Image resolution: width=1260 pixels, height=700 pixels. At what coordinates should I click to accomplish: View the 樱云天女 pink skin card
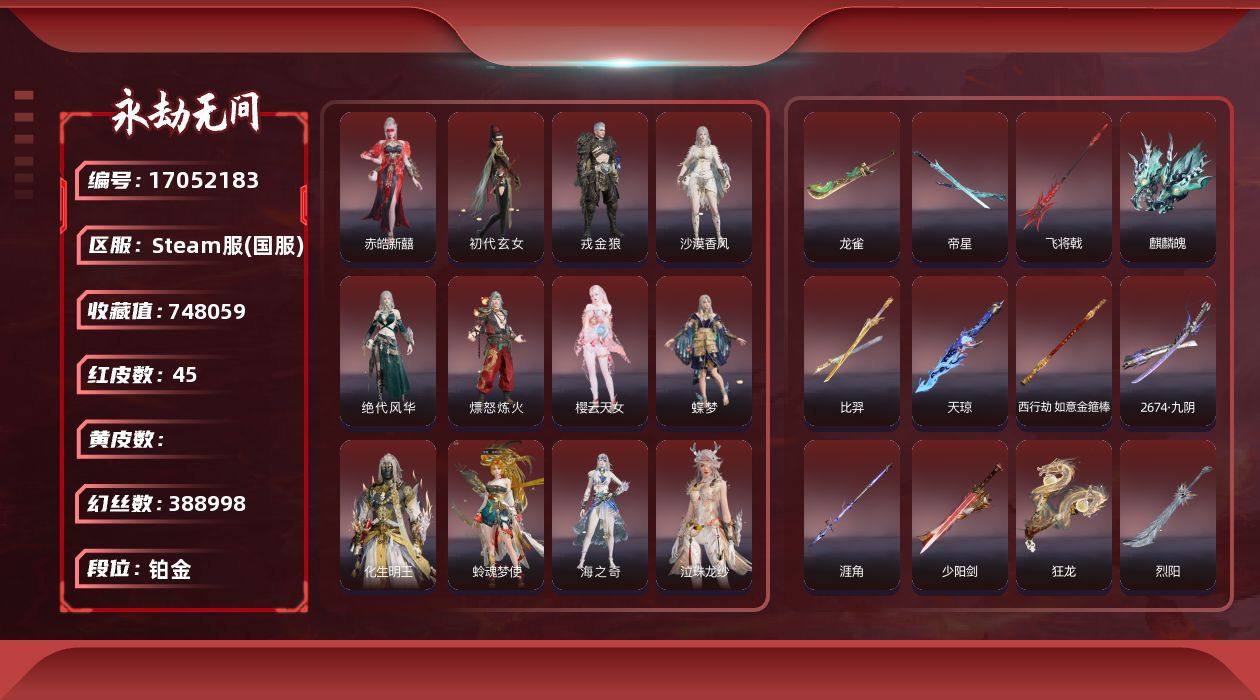point(600,350)
